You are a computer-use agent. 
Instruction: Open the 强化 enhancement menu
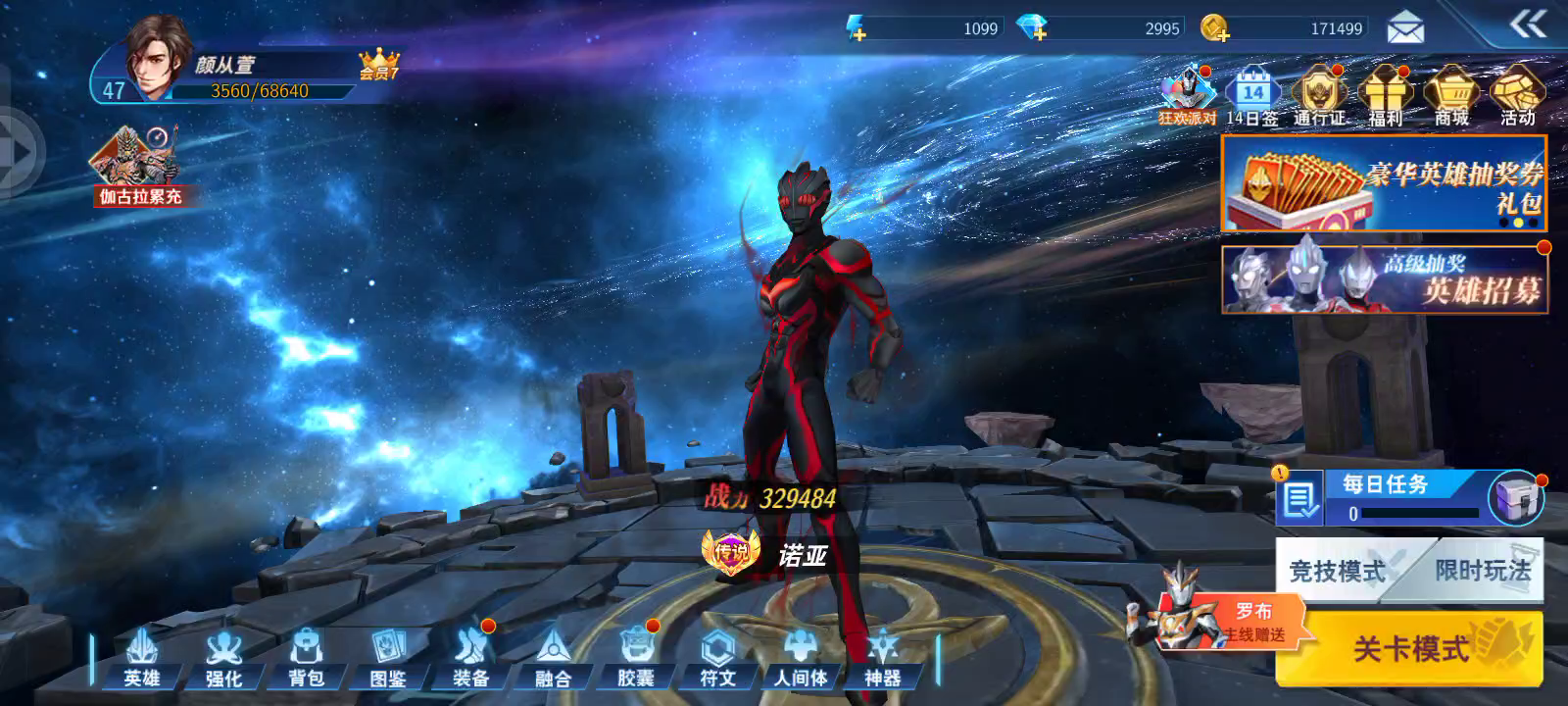click(223, 658)
